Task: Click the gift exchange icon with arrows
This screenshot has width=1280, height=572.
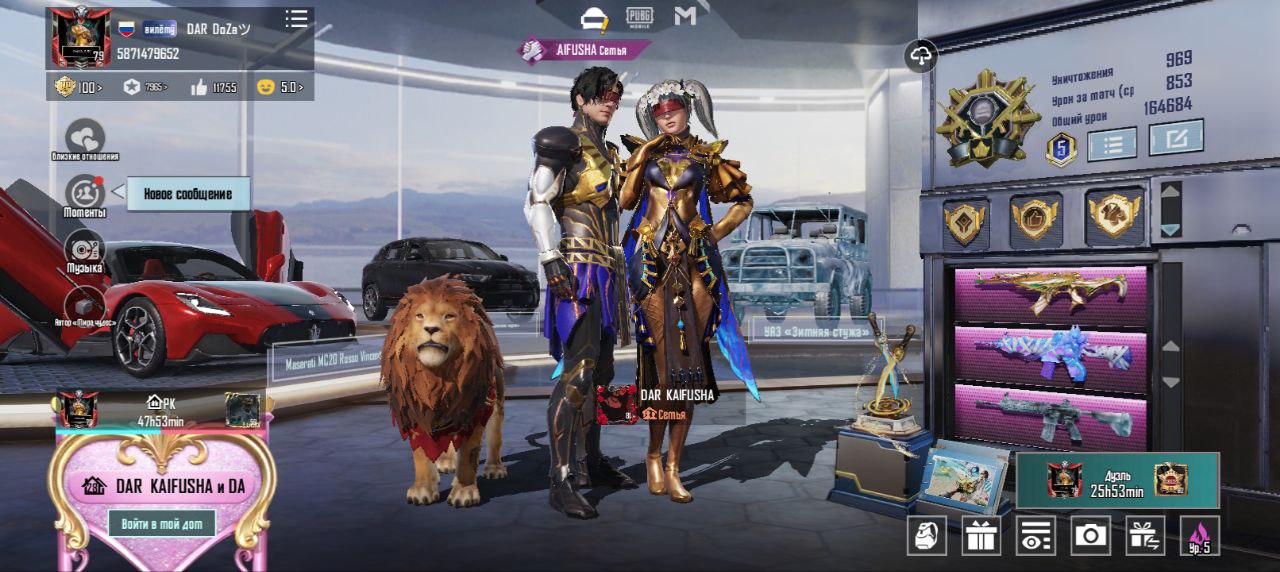Action: point(1145,536)
